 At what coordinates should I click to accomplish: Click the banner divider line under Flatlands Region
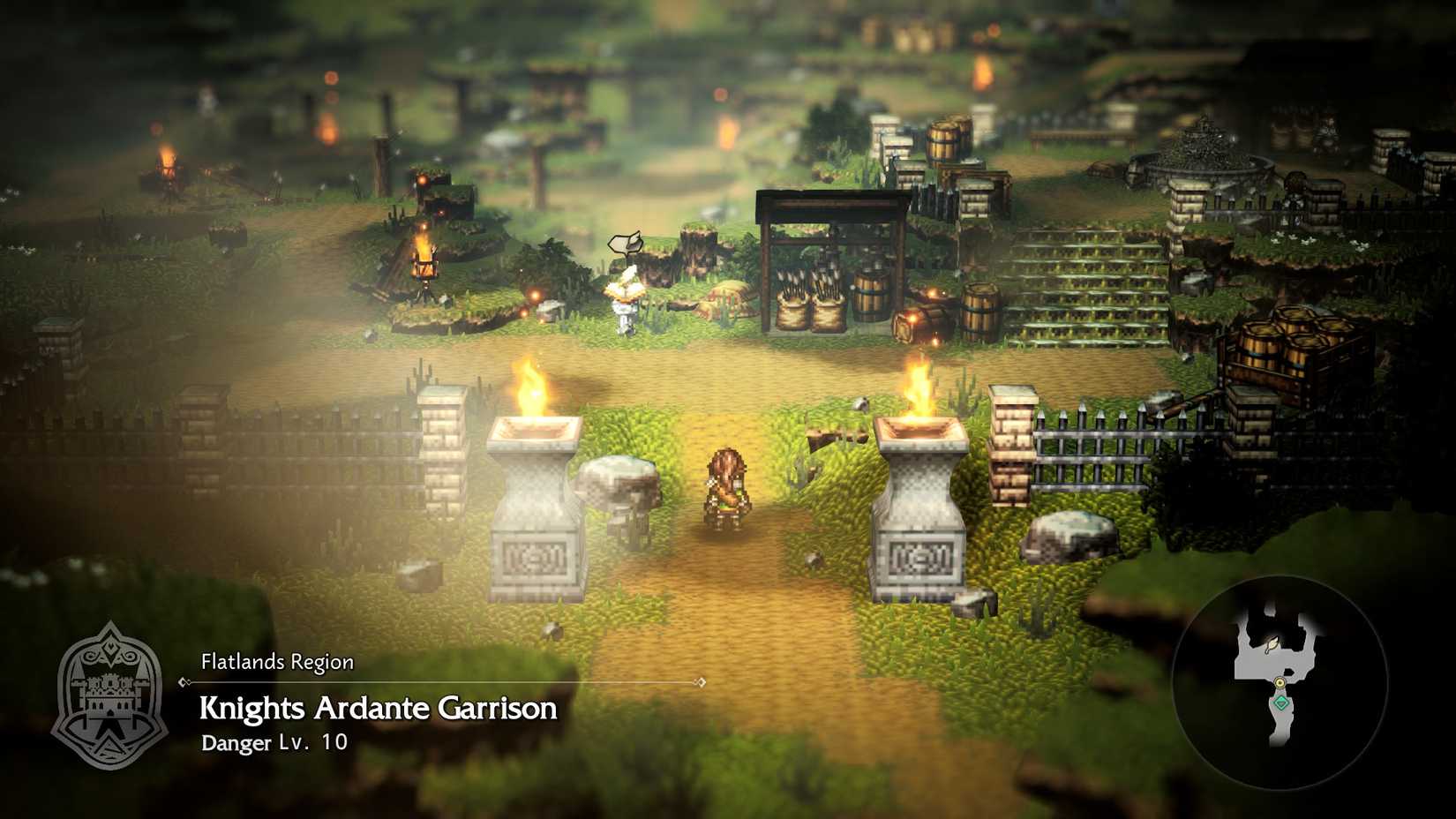[x=441, y=682]
